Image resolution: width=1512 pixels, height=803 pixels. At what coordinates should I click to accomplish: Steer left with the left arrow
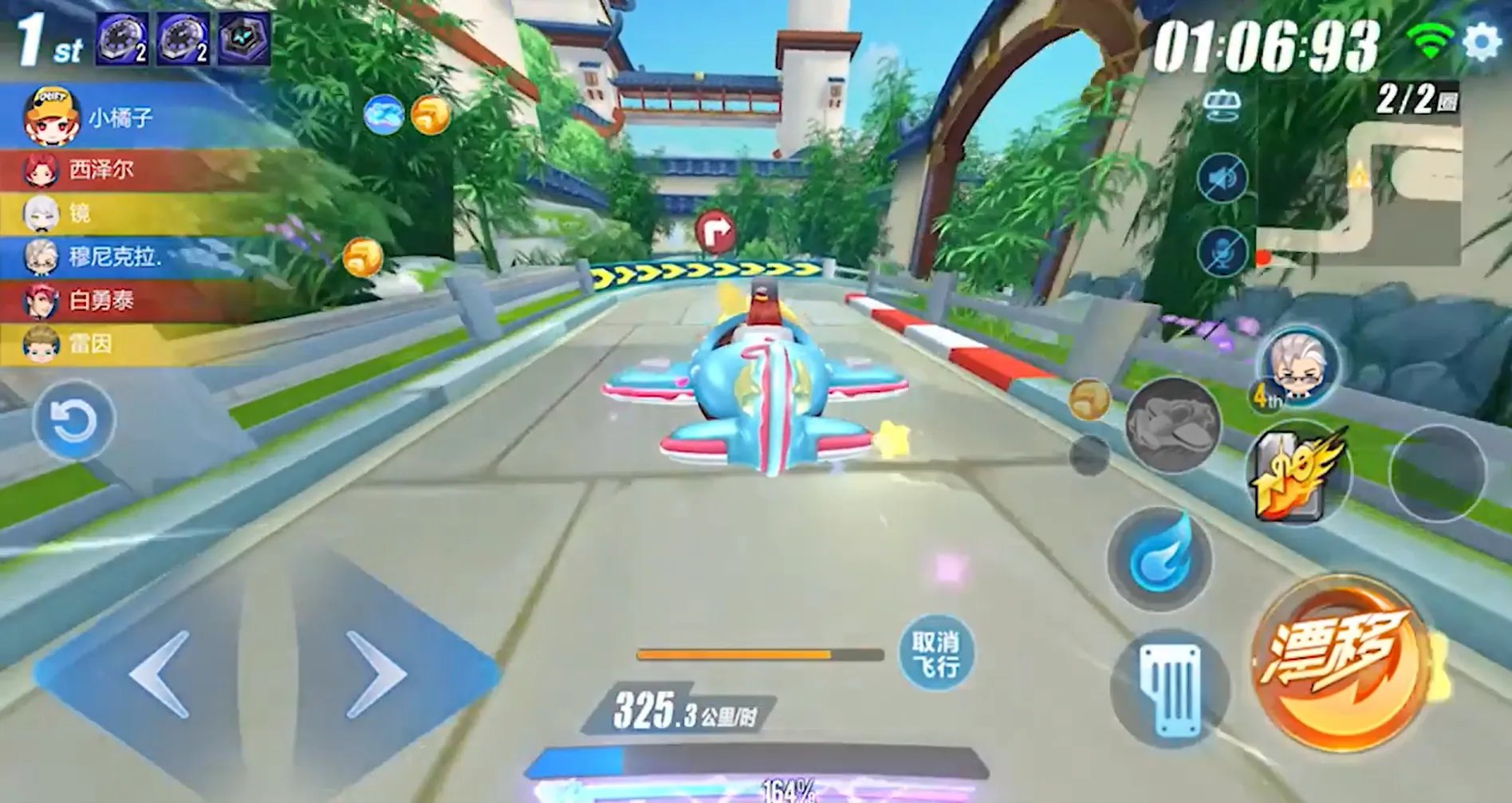pyautogui.click(x=159, y=674)
